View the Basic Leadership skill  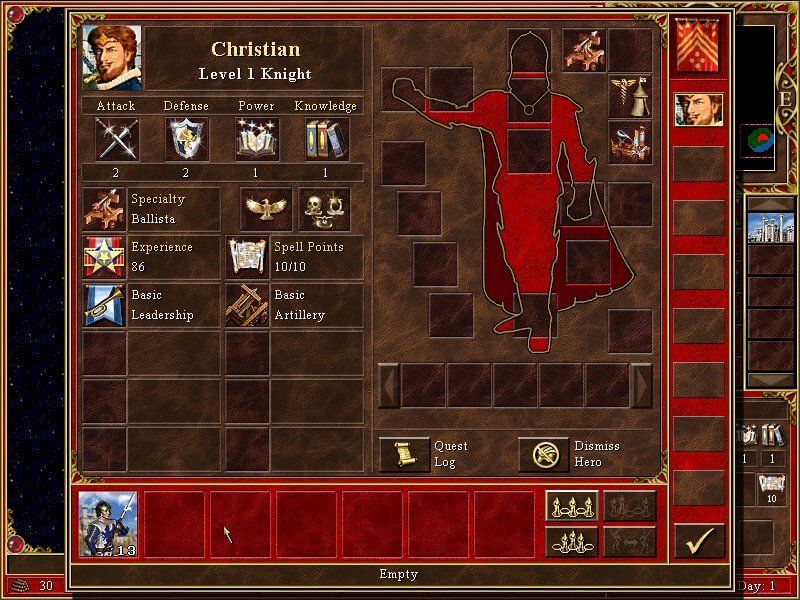[104, 305]
